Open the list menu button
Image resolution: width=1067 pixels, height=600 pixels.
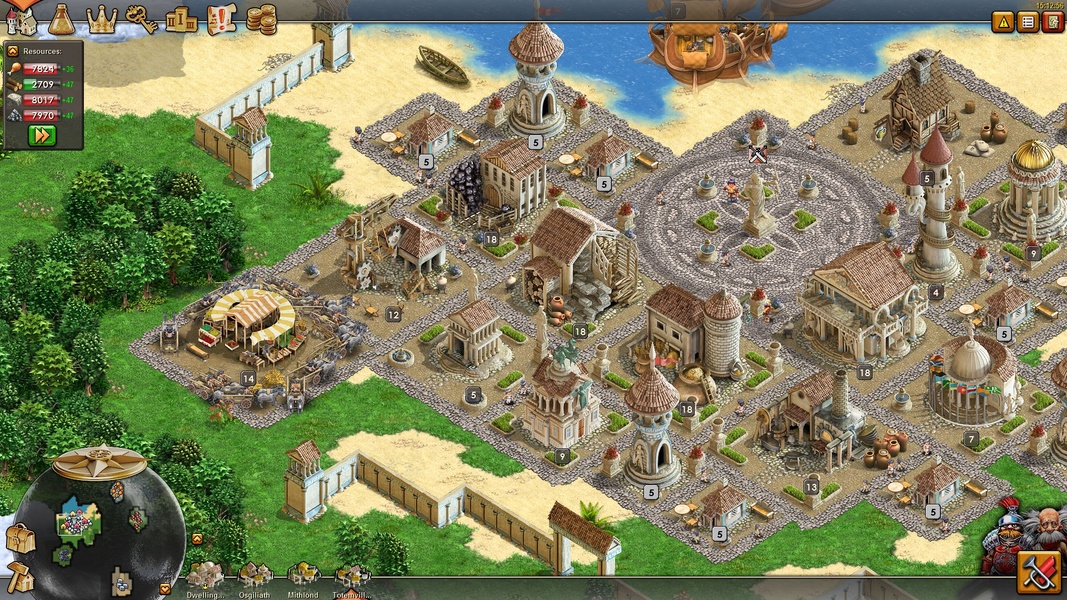(x=1028, y=21)
